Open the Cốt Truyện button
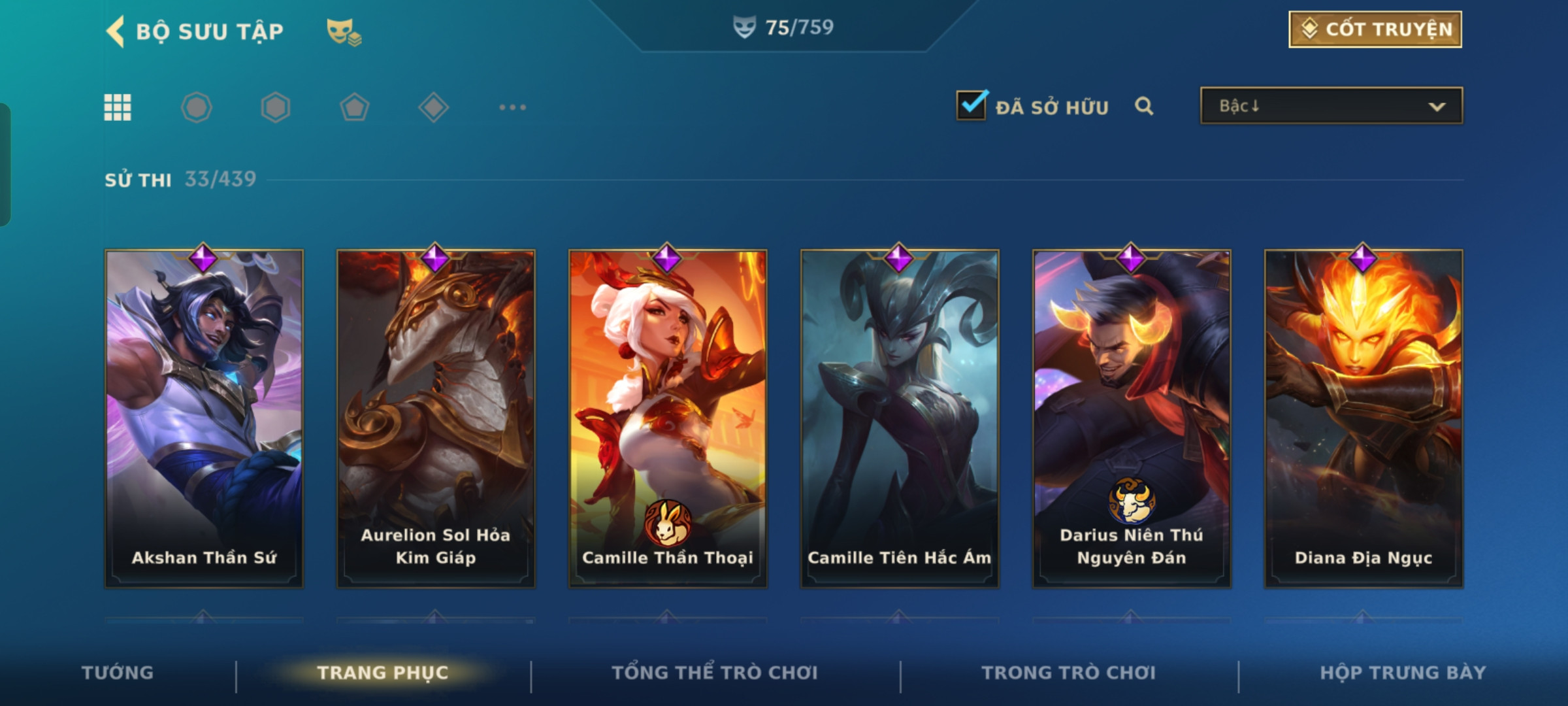Viewport: 1568px width, 706px height. point(1375,29)
